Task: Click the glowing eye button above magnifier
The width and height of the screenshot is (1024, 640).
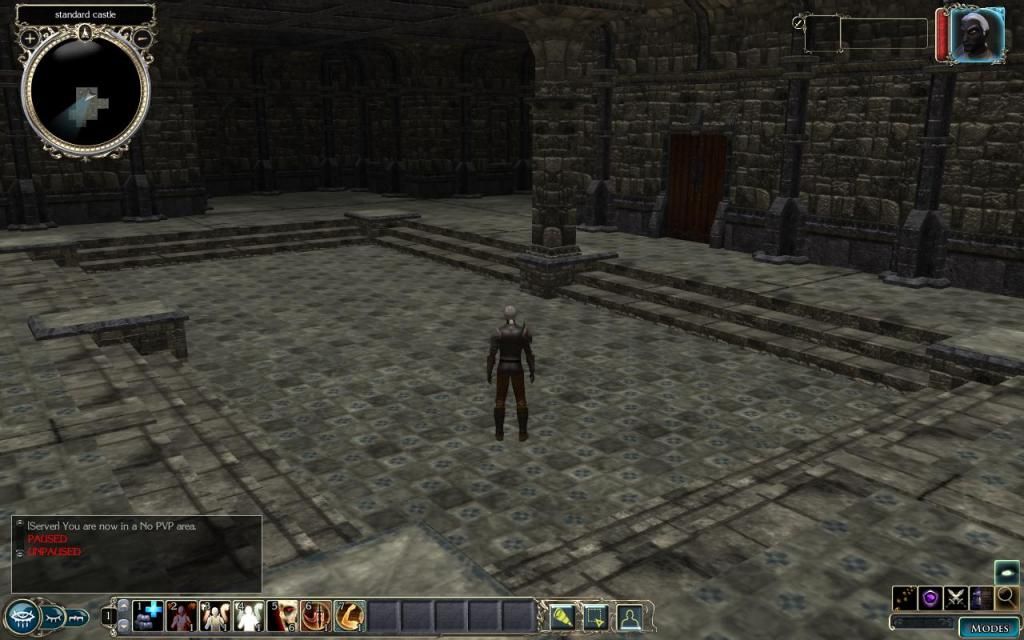Action: click(x=1006, y=572)
